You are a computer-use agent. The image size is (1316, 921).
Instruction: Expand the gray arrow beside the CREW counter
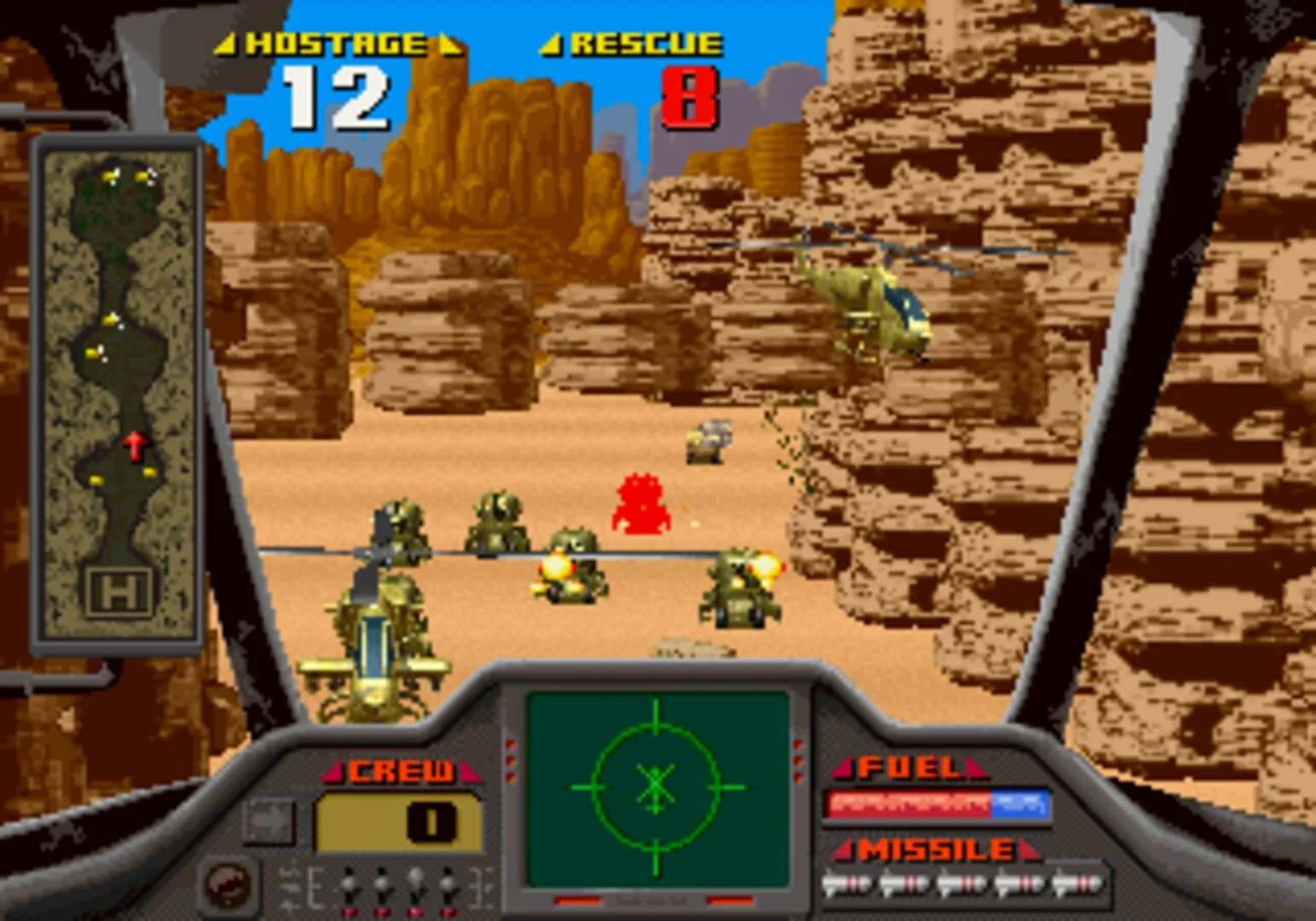pyautogui.click(x=270, y=821)
